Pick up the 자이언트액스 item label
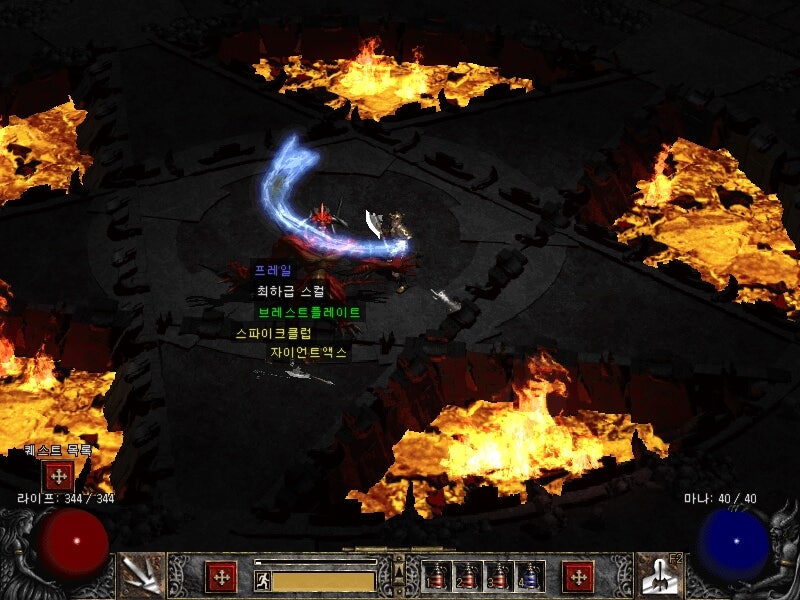This screenshot has height=600, width=800. [x=308, y=353]
